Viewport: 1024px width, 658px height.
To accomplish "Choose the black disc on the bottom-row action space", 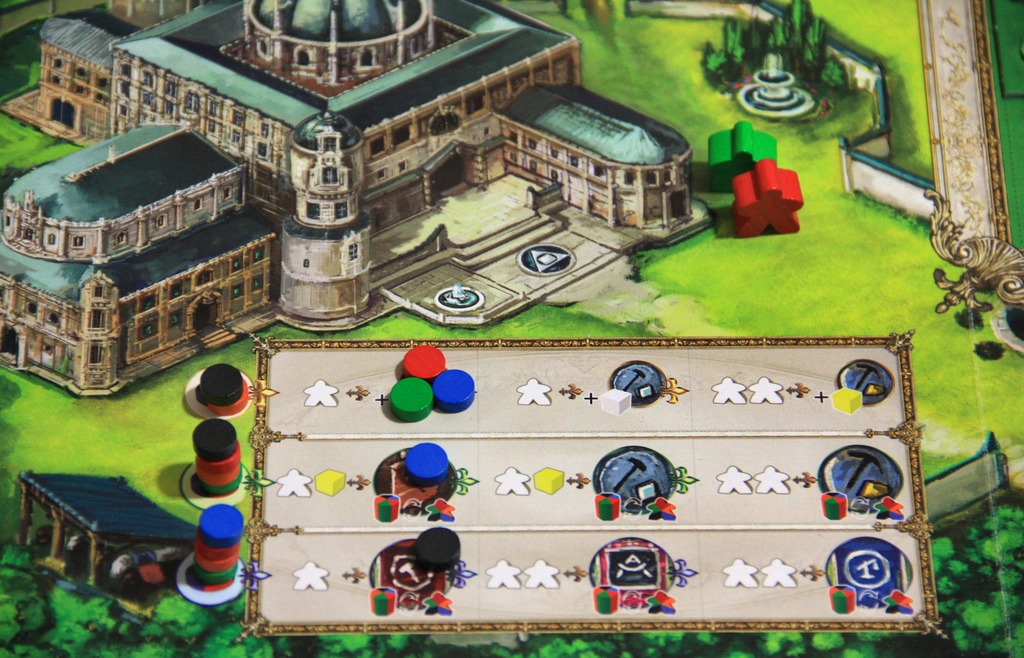I will click(438, 549).
